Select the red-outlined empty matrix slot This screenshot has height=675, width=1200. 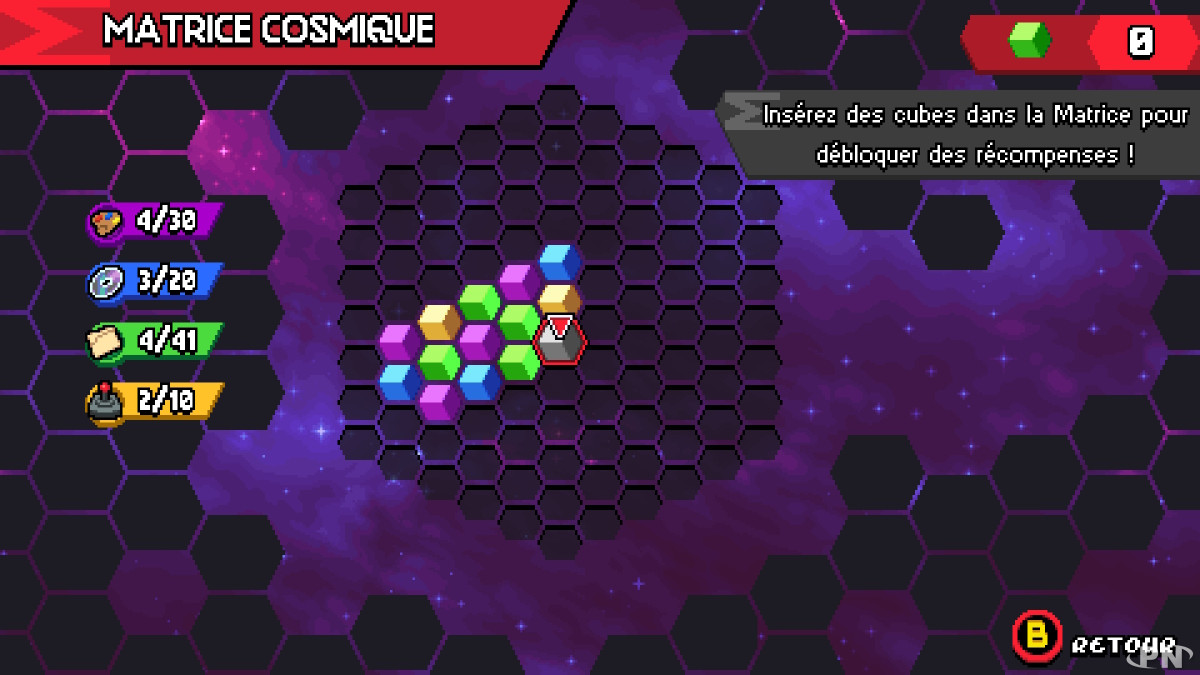[560, 342]
